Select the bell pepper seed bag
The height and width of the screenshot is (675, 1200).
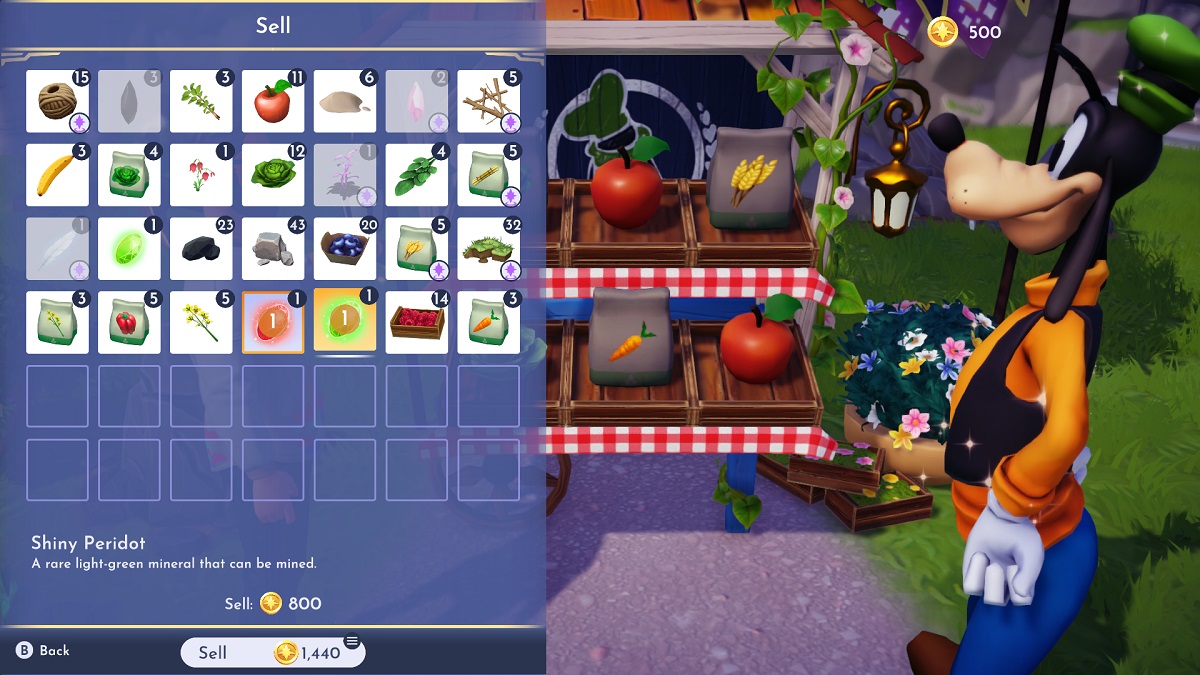[x=129, y=322]
